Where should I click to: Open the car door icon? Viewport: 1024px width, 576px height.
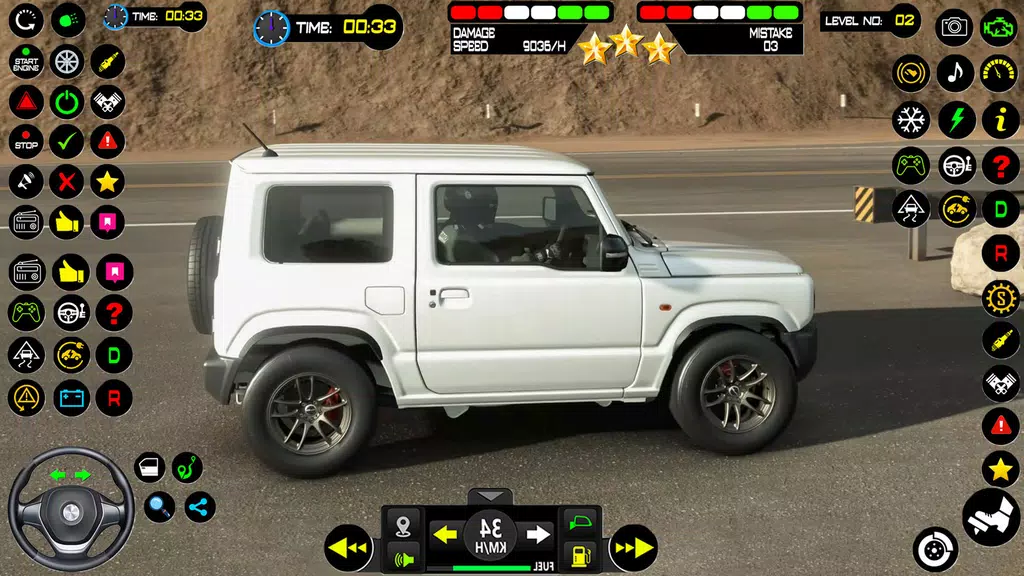pyautogui.click(x=150, y=467)
